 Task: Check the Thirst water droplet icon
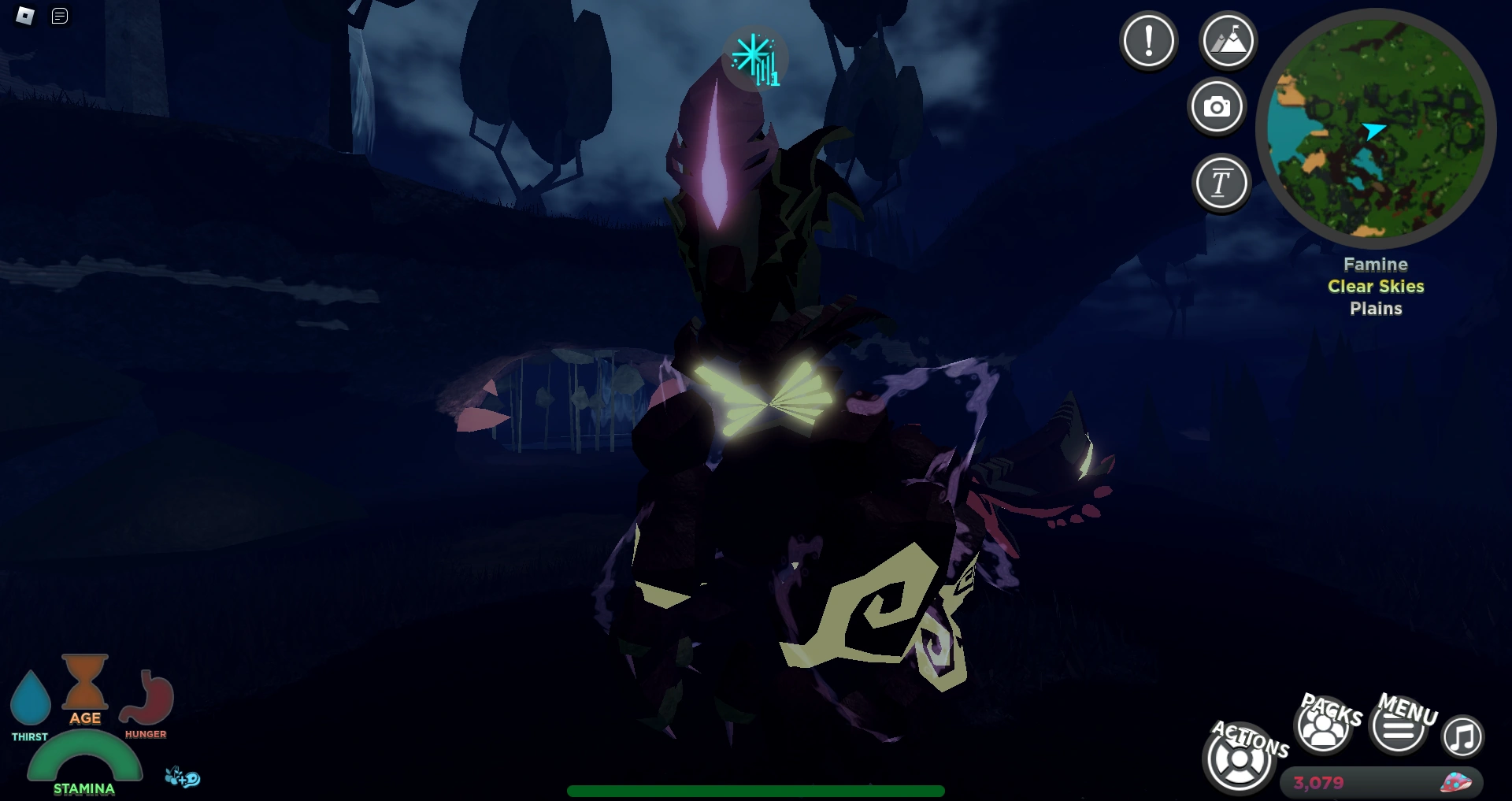pyautogui.click(x=30, y=699)
